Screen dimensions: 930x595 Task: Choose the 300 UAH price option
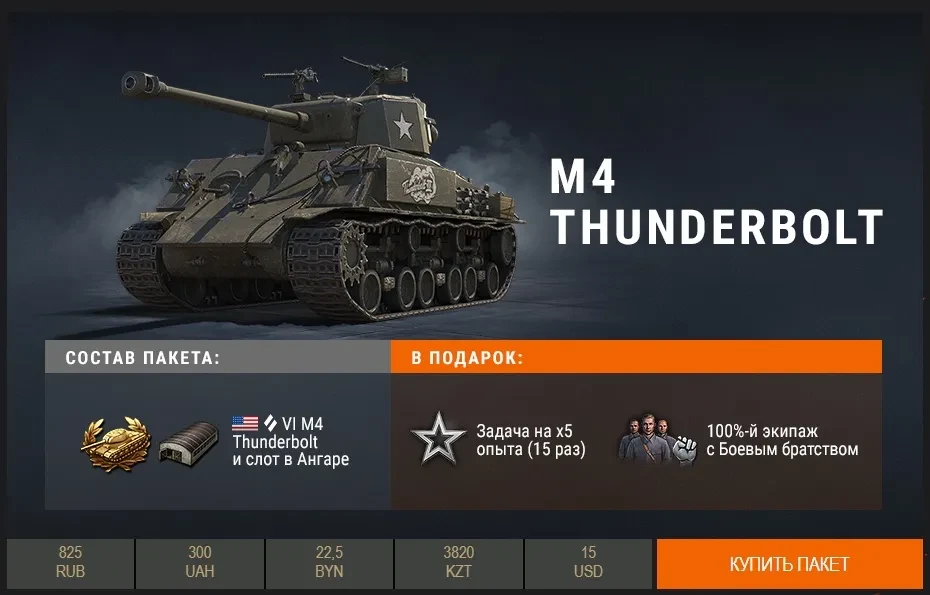(x=200, y=563)
